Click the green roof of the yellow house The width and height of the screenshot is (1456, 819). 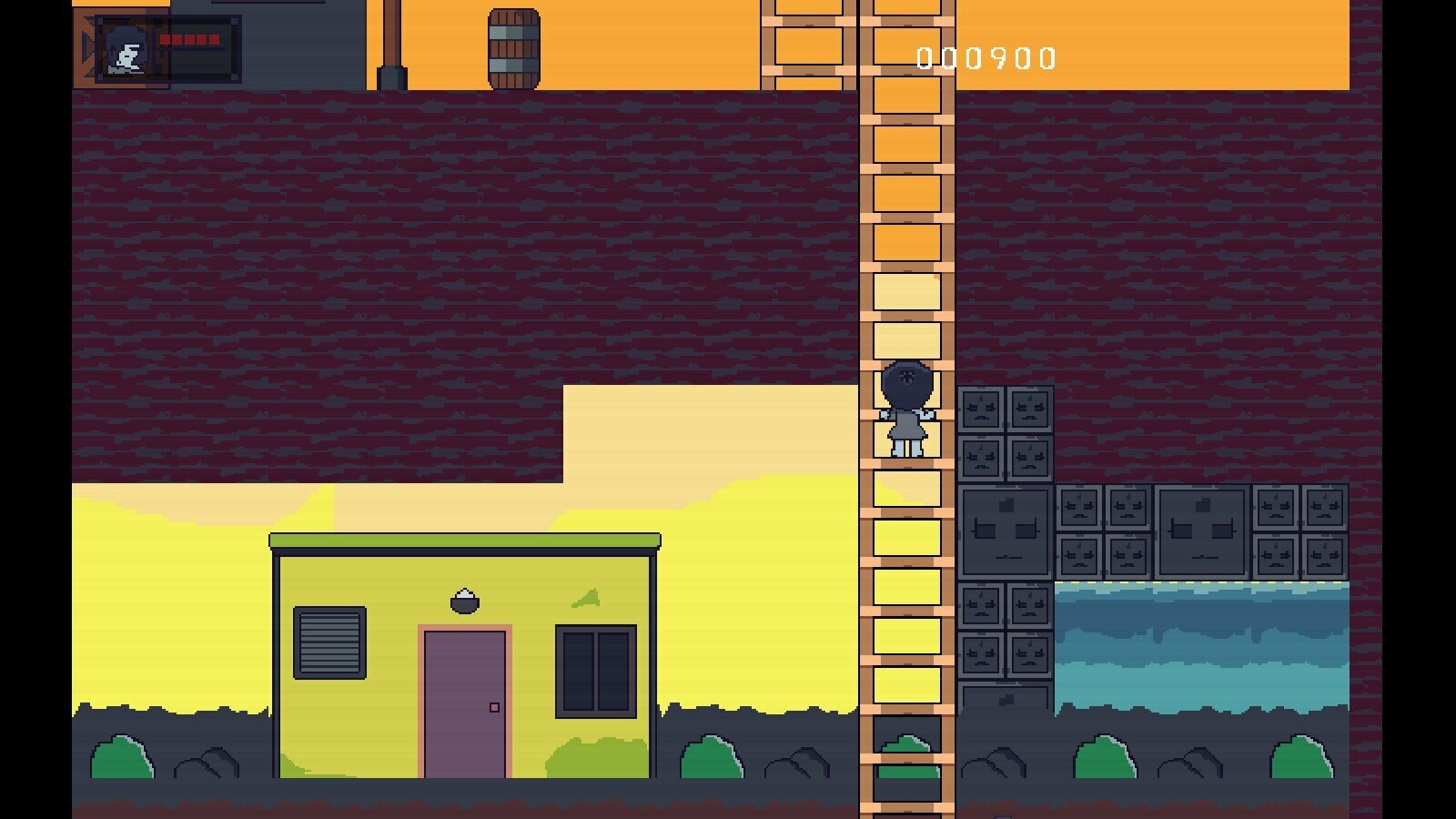coord(462,541)
